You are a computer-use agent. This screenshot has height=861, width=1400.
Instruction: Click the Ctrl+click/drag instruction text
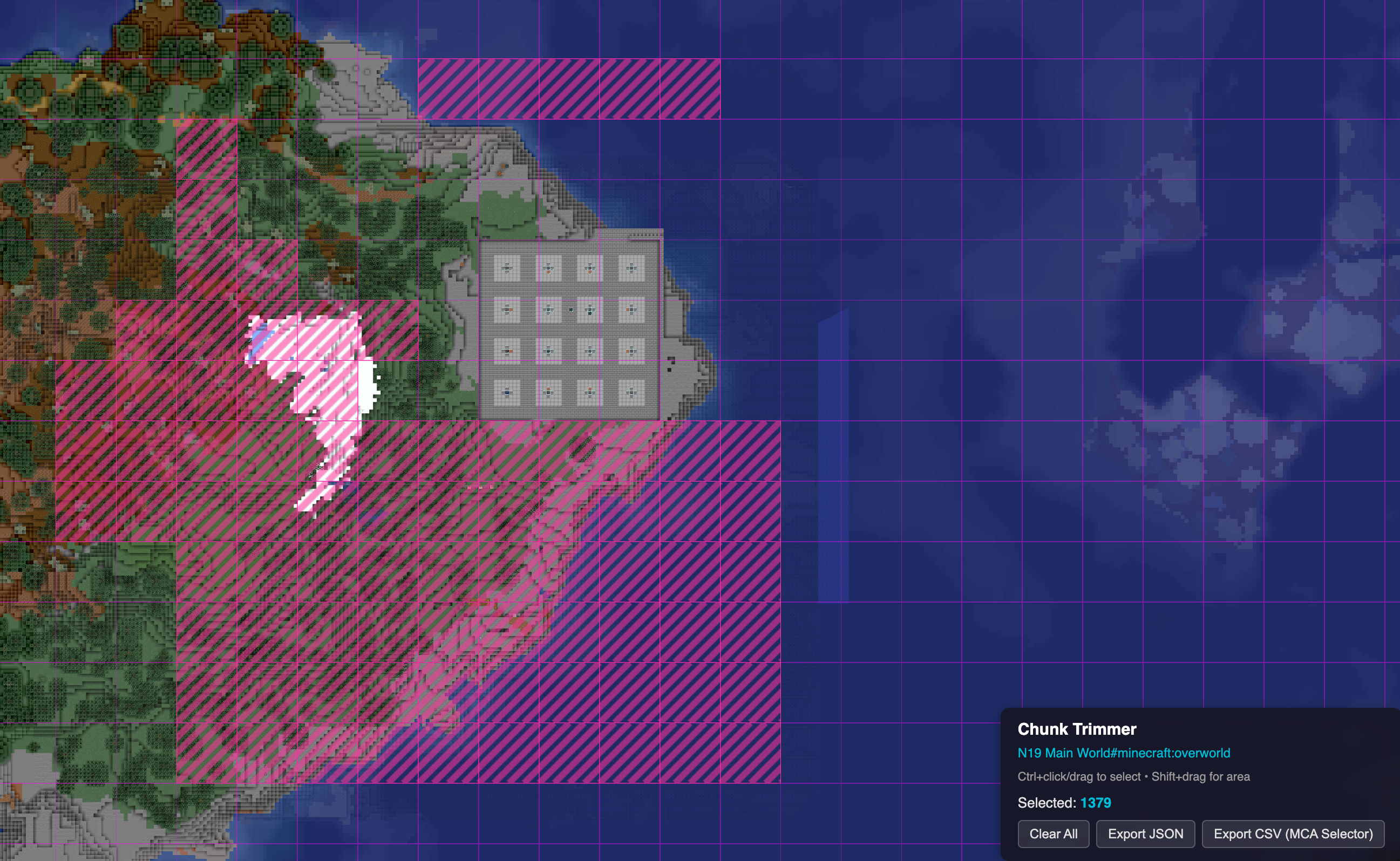point(1133,776)
